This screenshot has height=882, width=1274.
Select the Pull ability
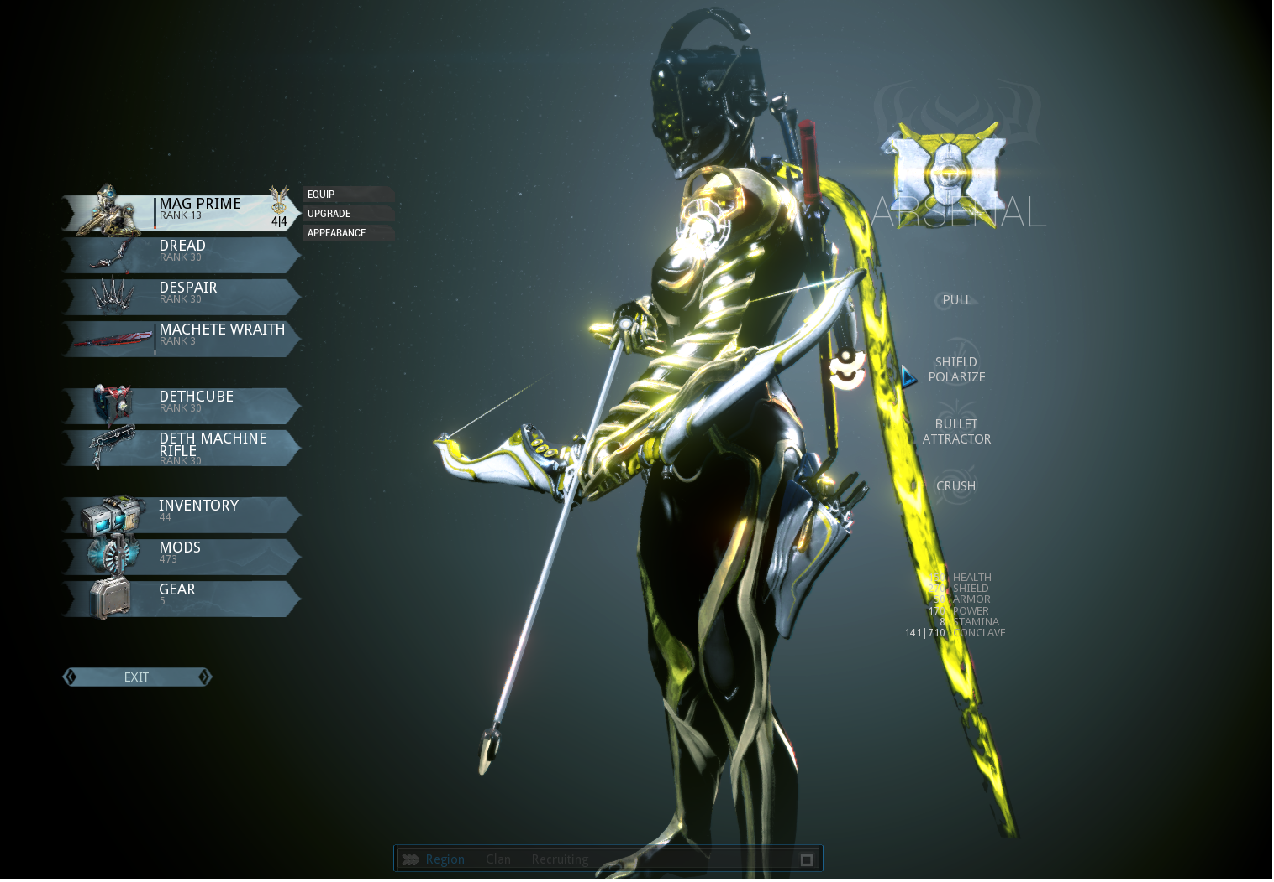(x=956, y=300)
